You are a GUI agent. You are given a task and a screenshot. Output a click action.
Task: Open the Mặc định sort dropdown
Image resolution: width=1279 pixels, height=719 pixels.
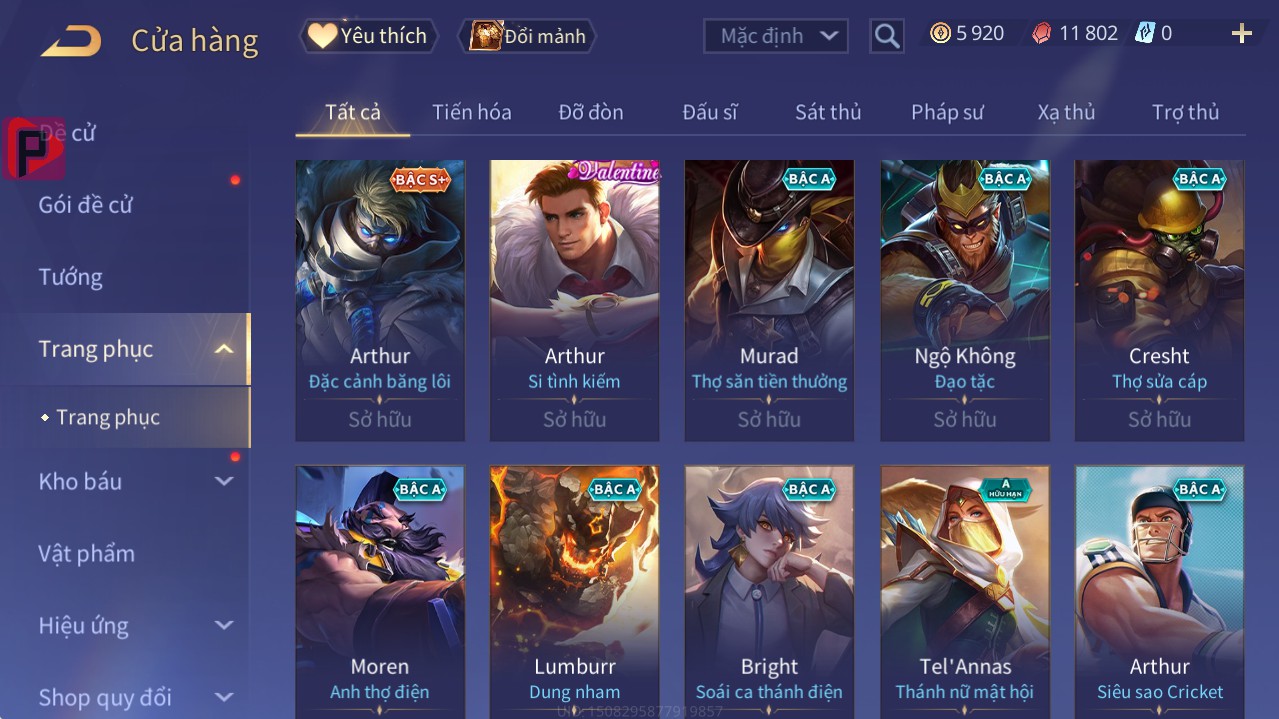(776, 36)
